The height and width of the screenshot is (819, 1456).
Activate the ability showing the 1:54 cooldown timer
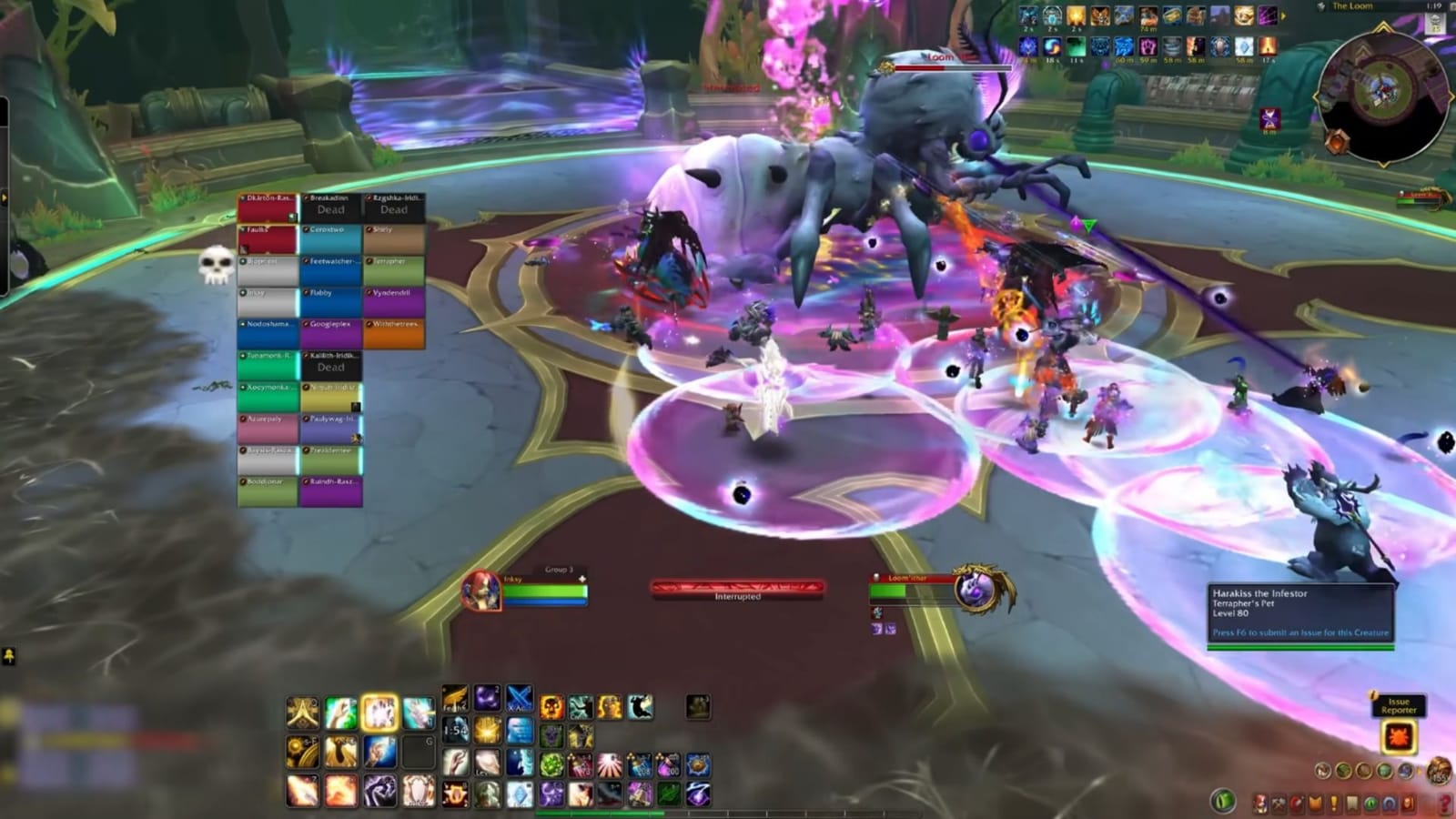(x=457, y=730)
